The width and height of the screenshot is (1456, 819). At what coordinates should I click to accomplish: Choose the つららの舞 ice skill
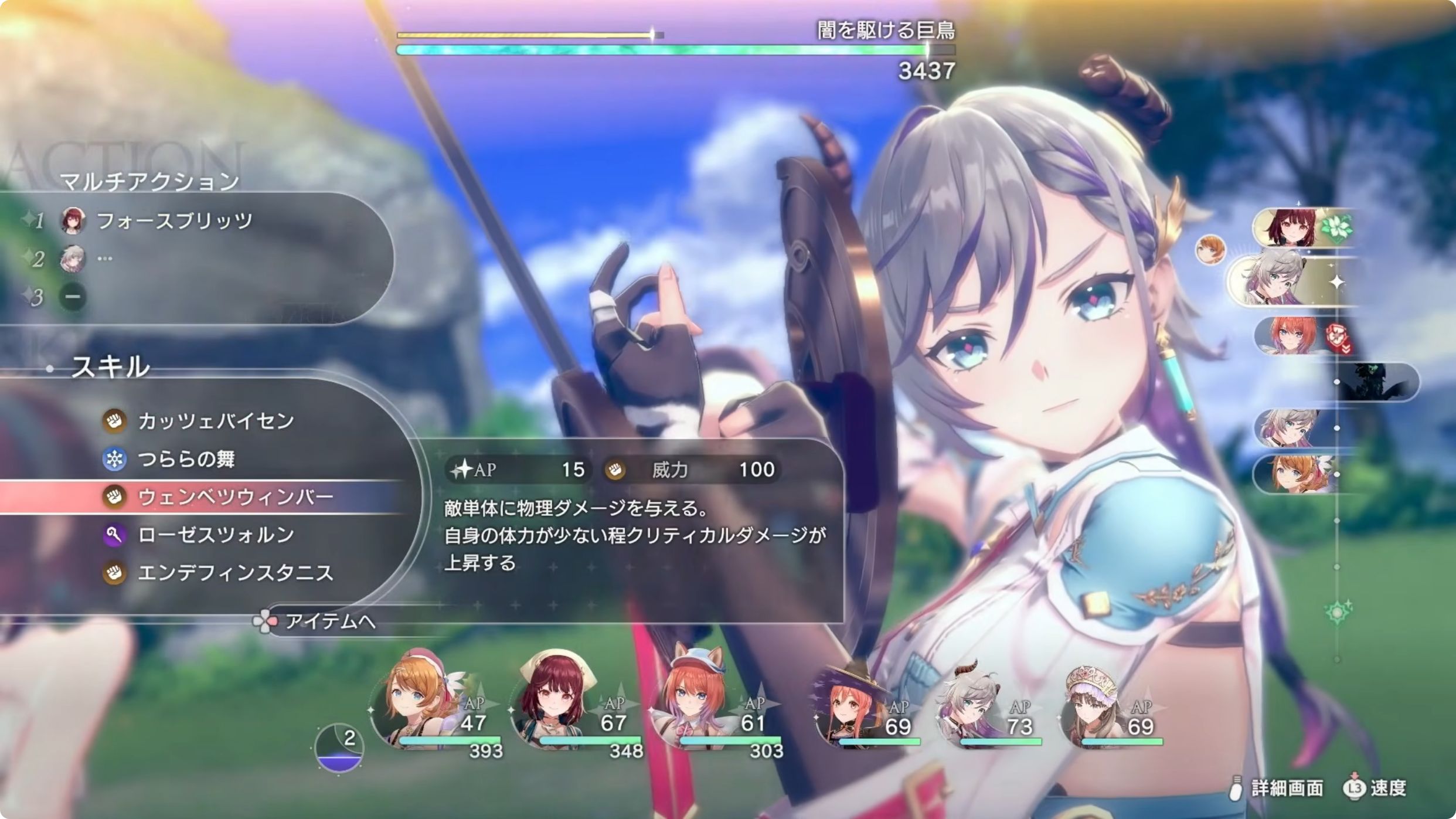[186, 459]
